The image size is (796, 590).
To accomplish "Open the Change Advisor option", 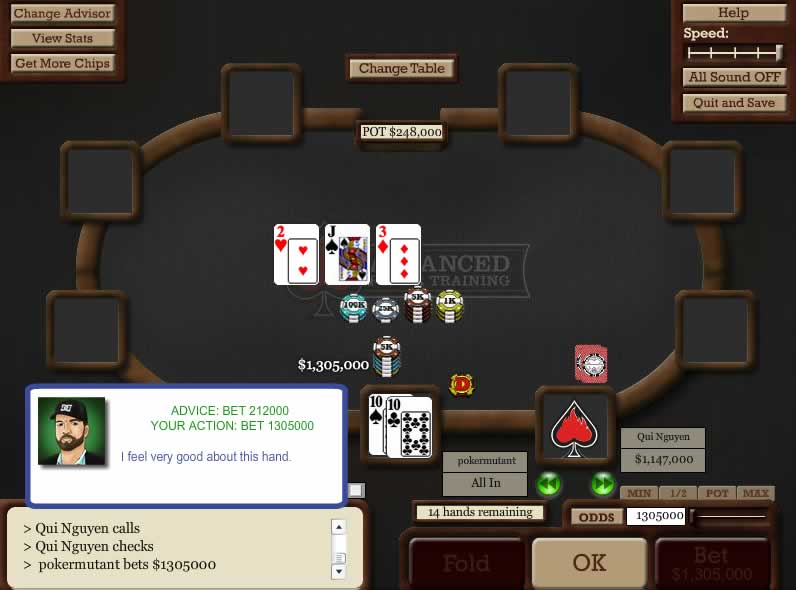I will click(62, 14).
